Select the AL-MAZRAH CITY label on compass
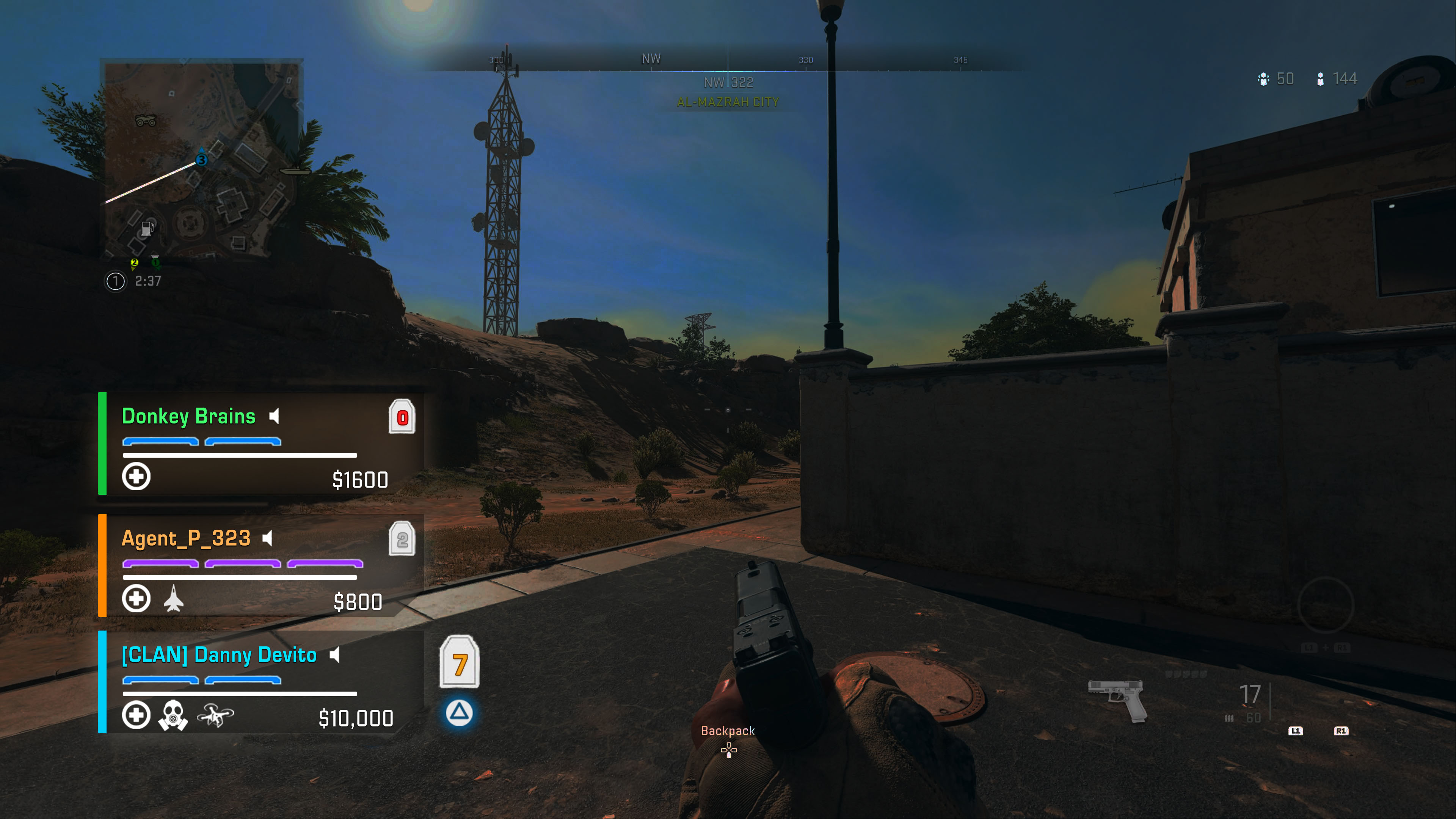The width and height of the screenshot is (1456, 819). coord(728,102)
